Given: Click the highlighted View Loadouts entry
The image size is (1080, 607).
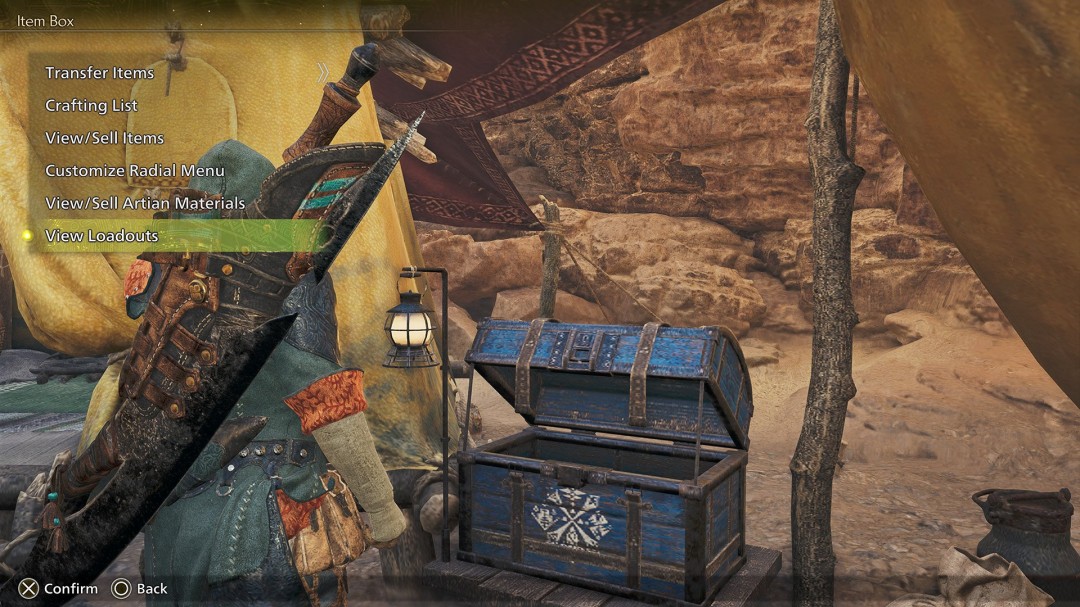Looking at the screenshot, I should point(102,236).
